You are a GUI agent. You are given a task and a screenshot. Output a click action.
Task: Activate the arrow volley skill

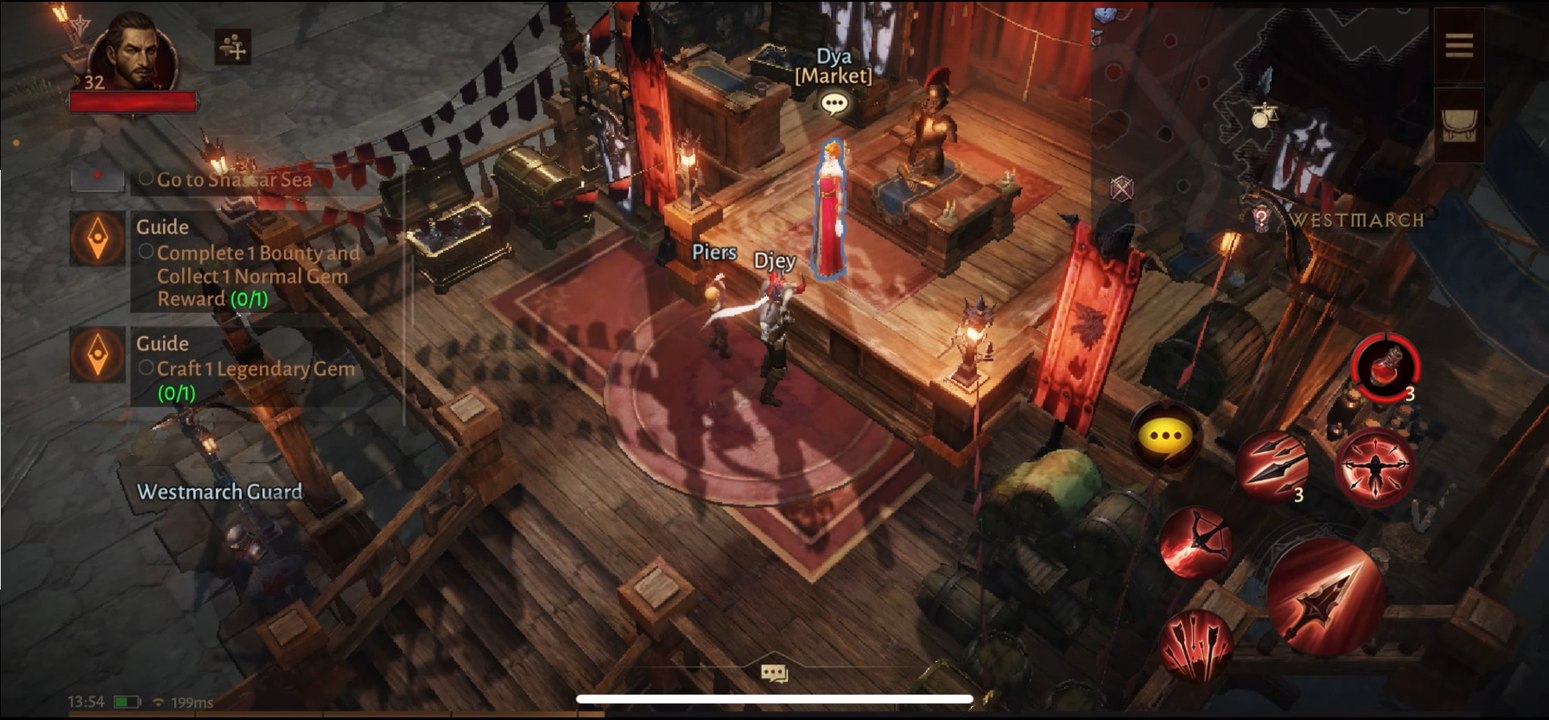1196,644
